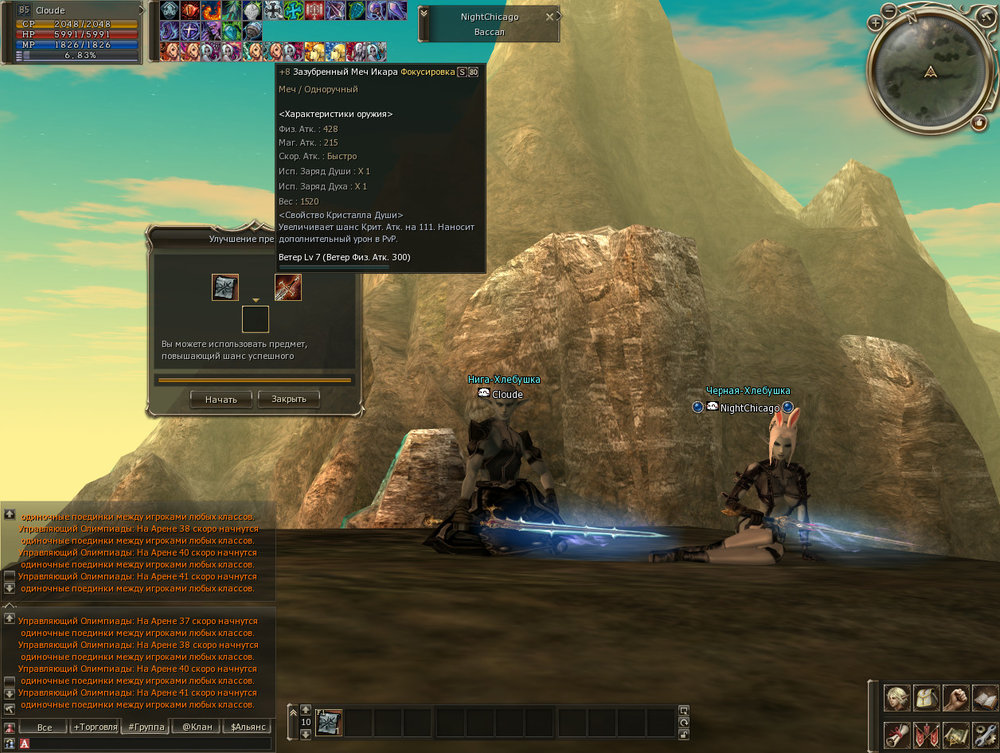1000x753 pixels.
Task: Click the Закрыть button
Action: point(289,399)
